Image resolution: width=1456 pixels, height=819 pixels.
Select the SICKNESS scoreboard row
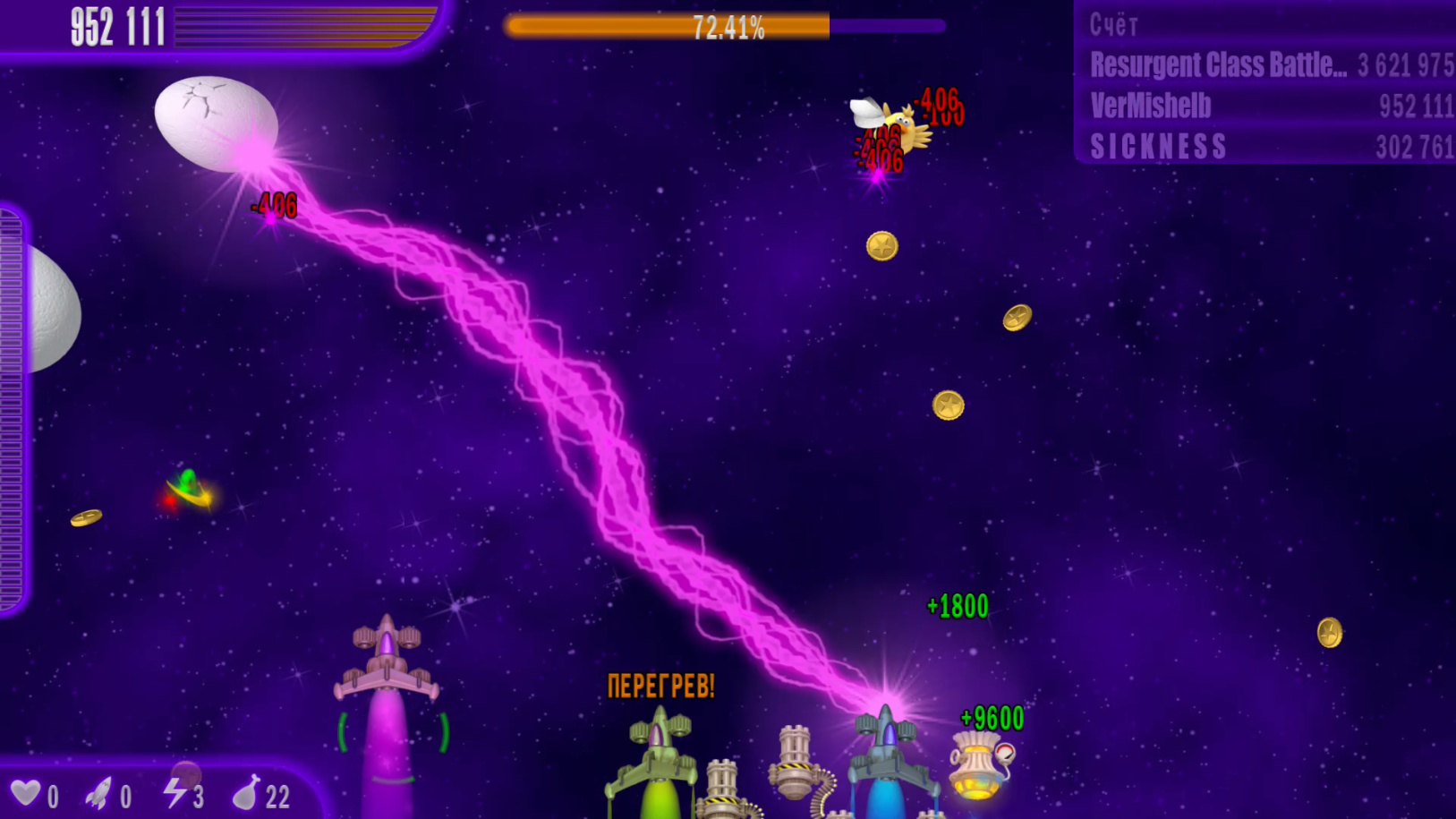pyautogui.click(x=1270, y=147)
